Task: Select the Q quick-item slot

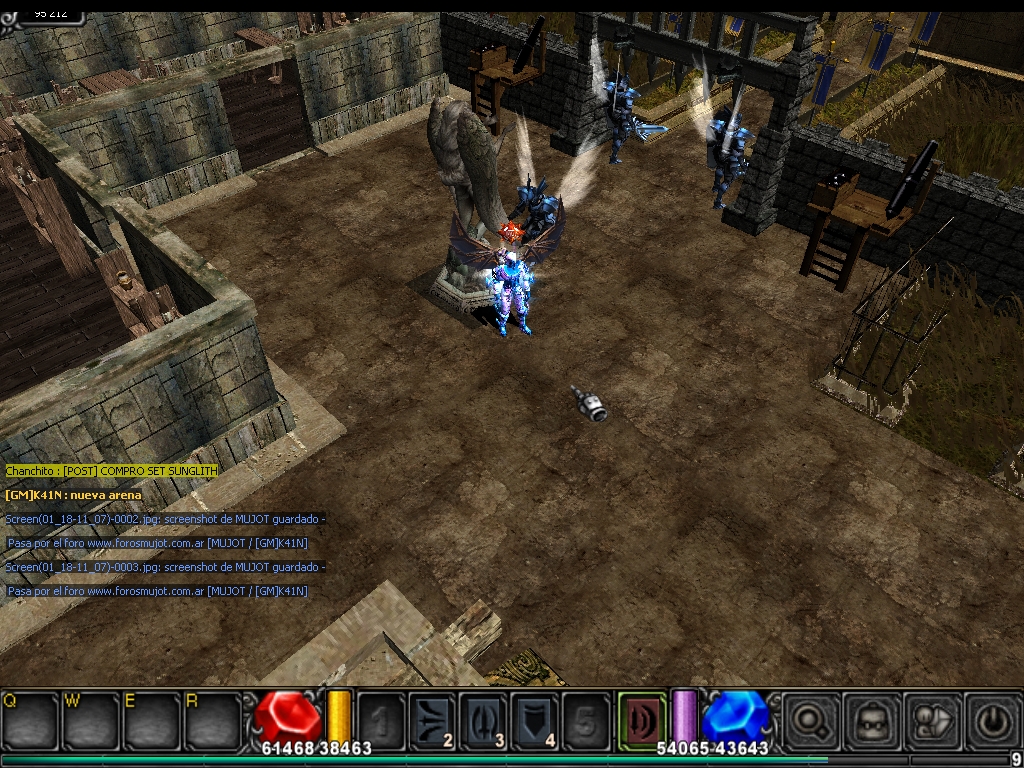Action: pyautogui.click(x=31, y=719)
